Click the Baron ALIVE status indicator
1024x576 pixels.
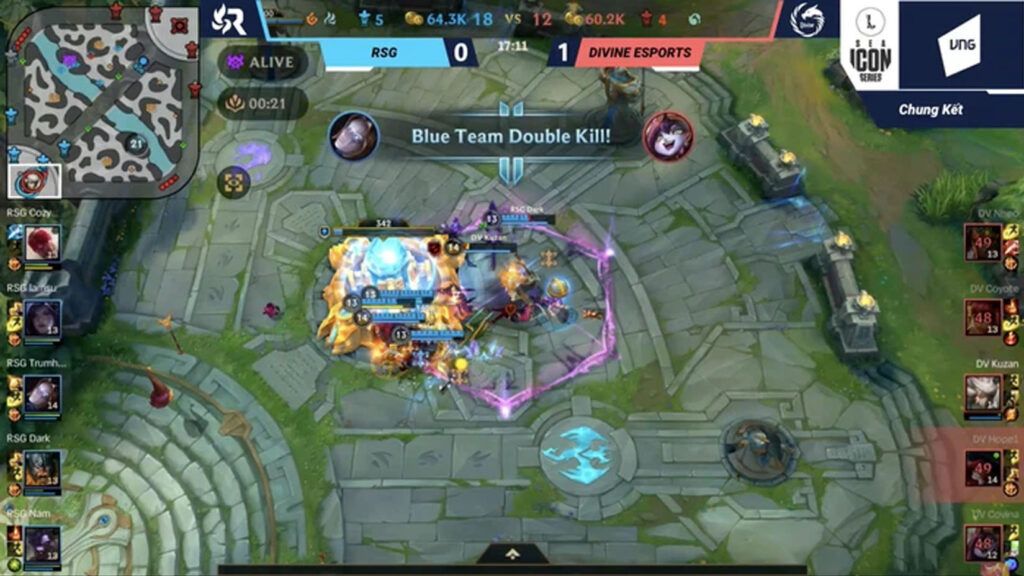(262, 60)
